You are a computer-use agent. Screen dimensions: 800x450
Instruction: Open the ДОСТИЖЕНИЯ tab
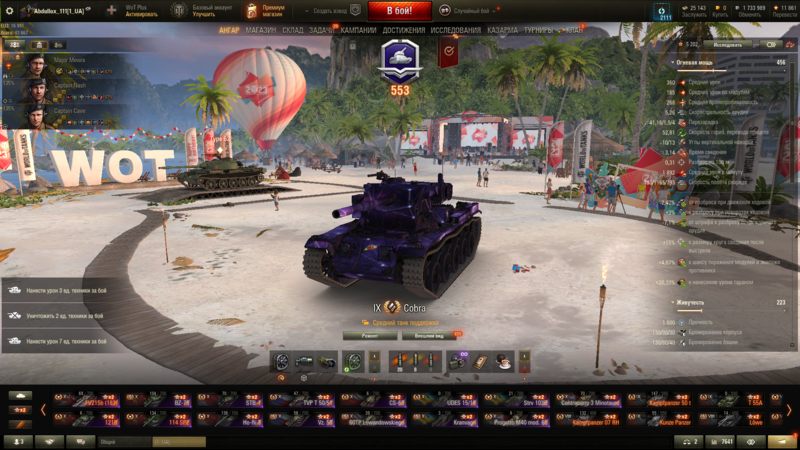(x=403, y=30)
